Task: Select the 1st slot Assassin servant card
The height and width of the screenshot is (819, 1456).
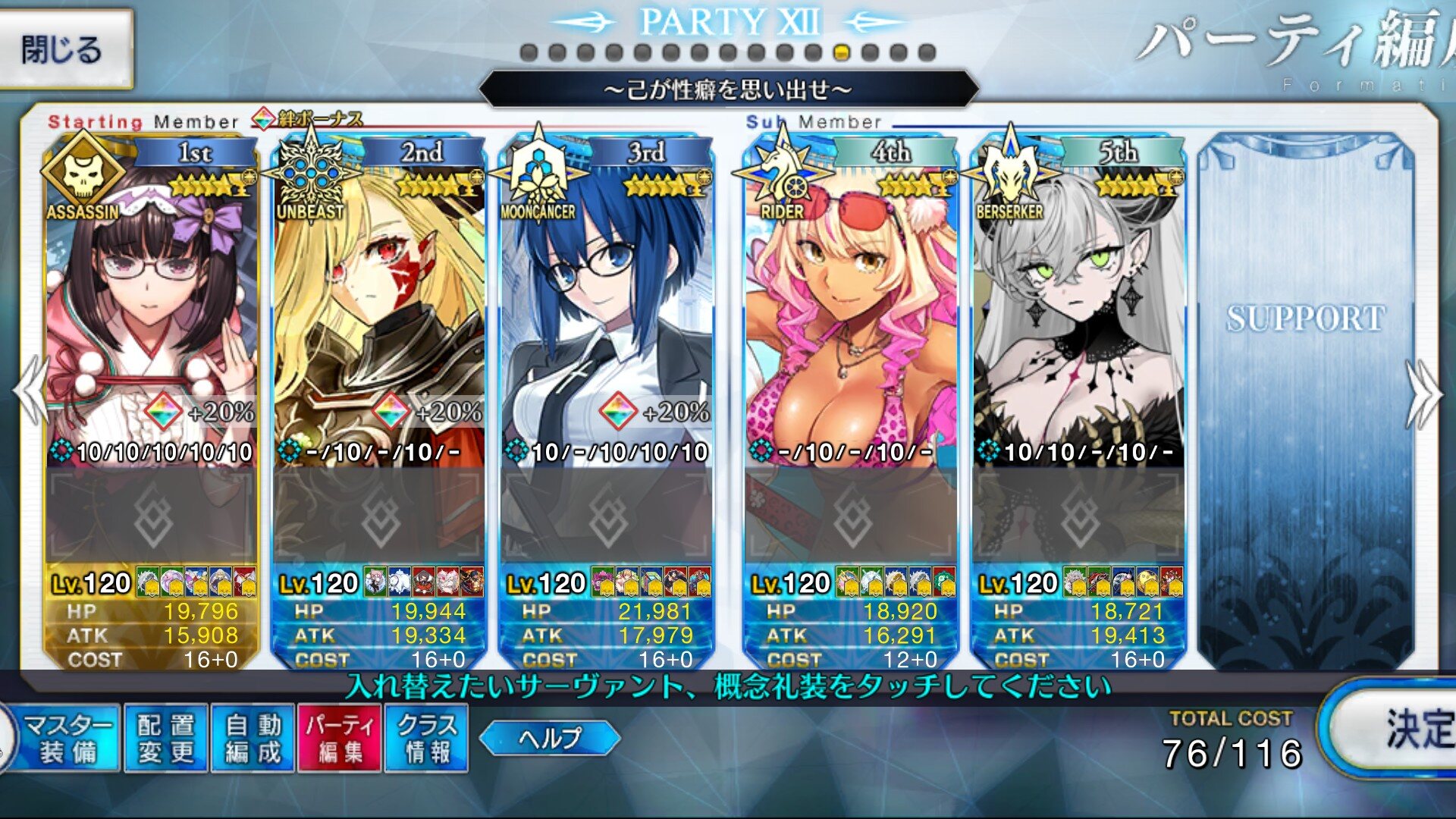Action: 152,303
